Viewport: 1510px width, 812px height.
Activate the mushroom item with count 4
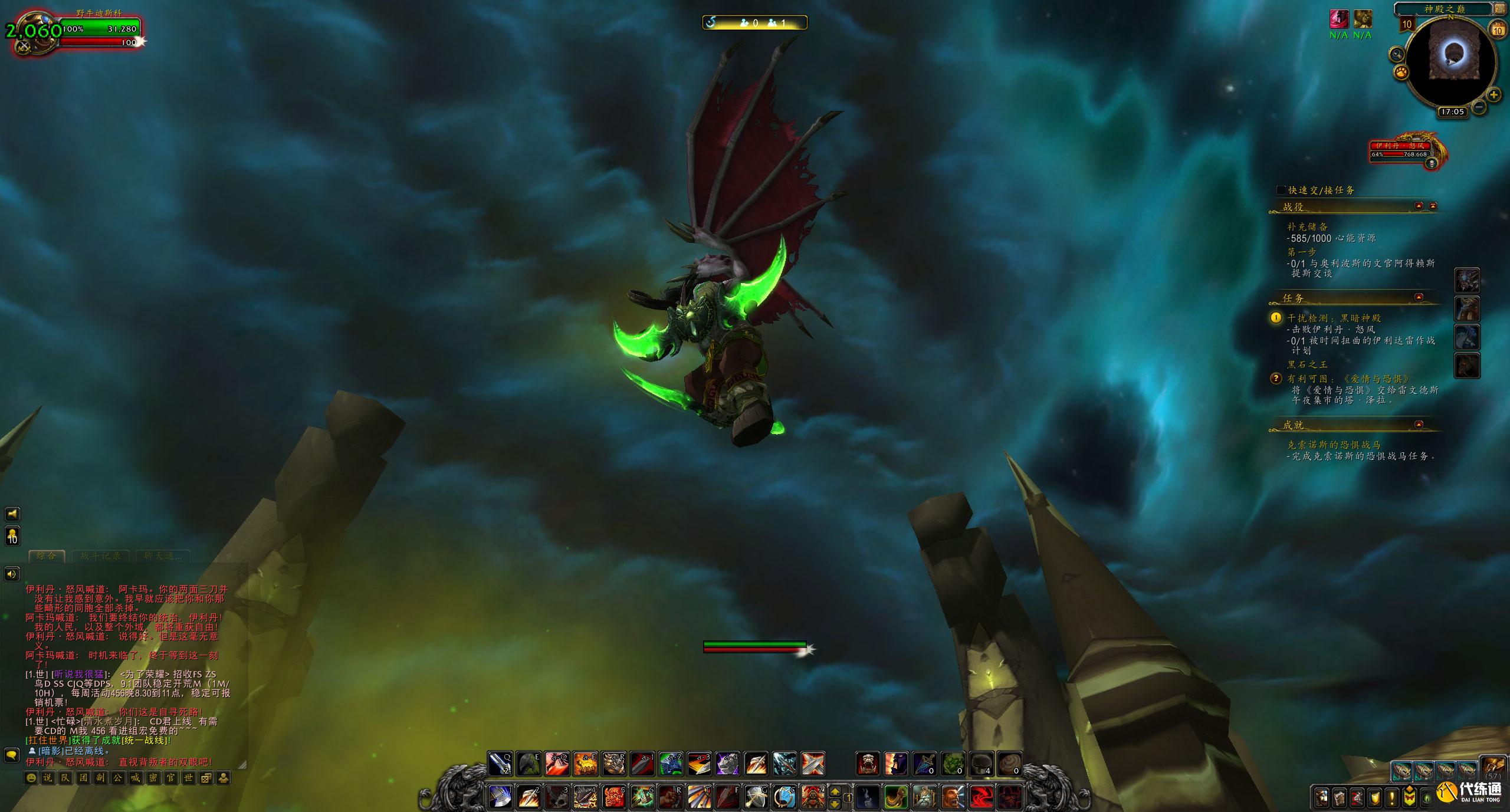click(x=981, y=764)
